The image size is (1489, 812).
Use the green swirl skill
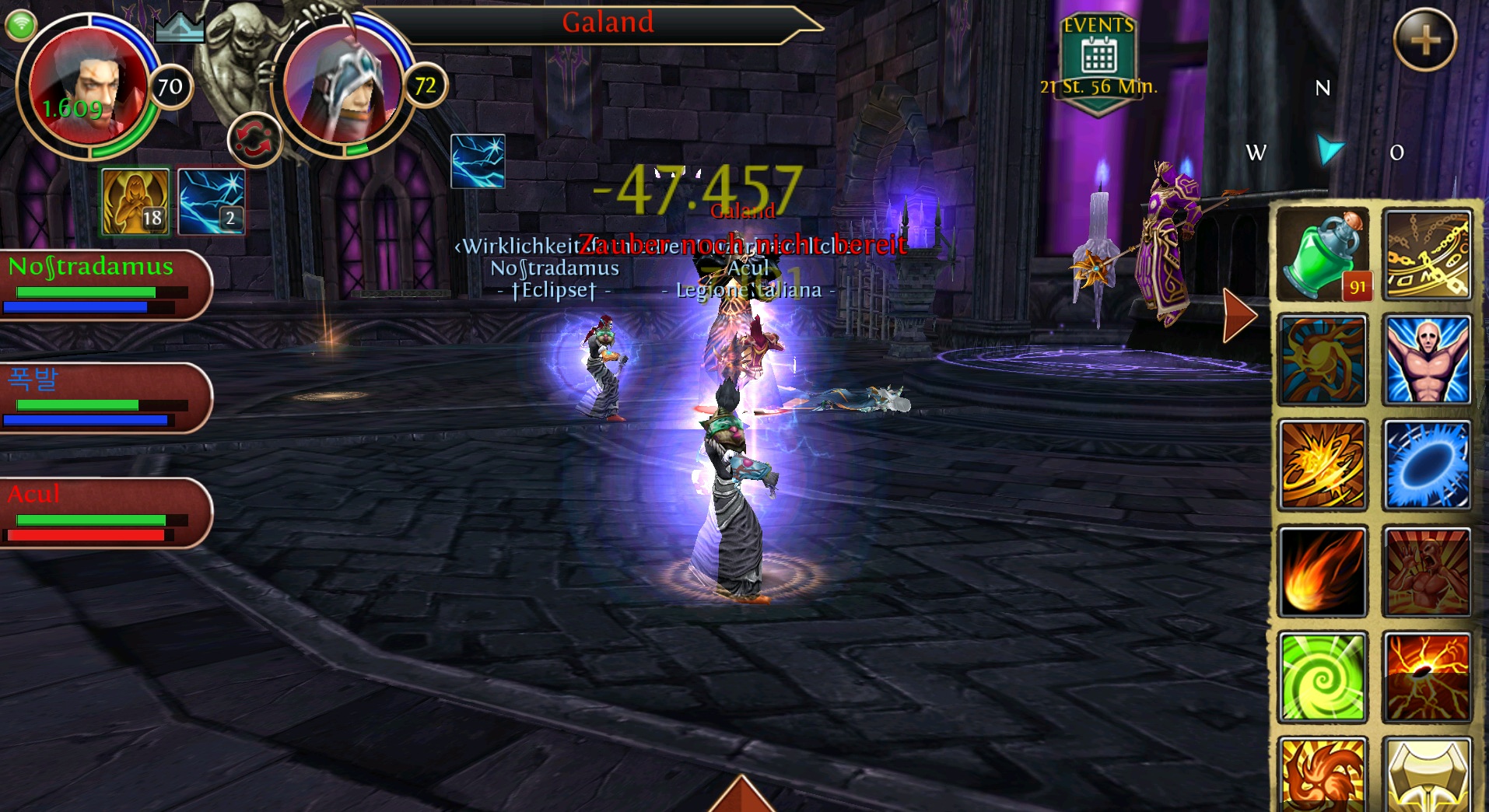click(1323, 677)
